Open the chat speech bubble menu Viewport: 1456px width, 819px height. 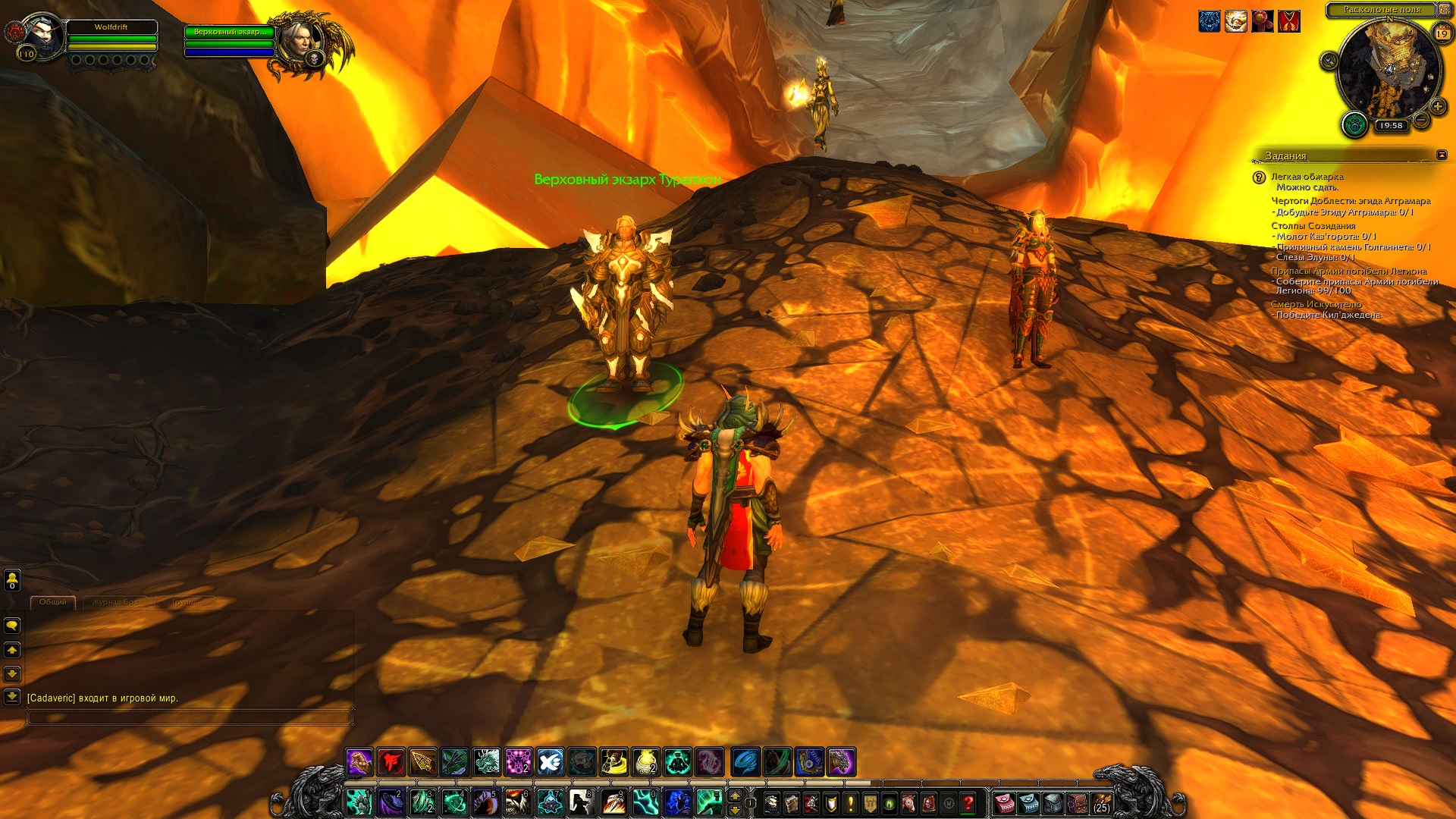pos(12,626)
